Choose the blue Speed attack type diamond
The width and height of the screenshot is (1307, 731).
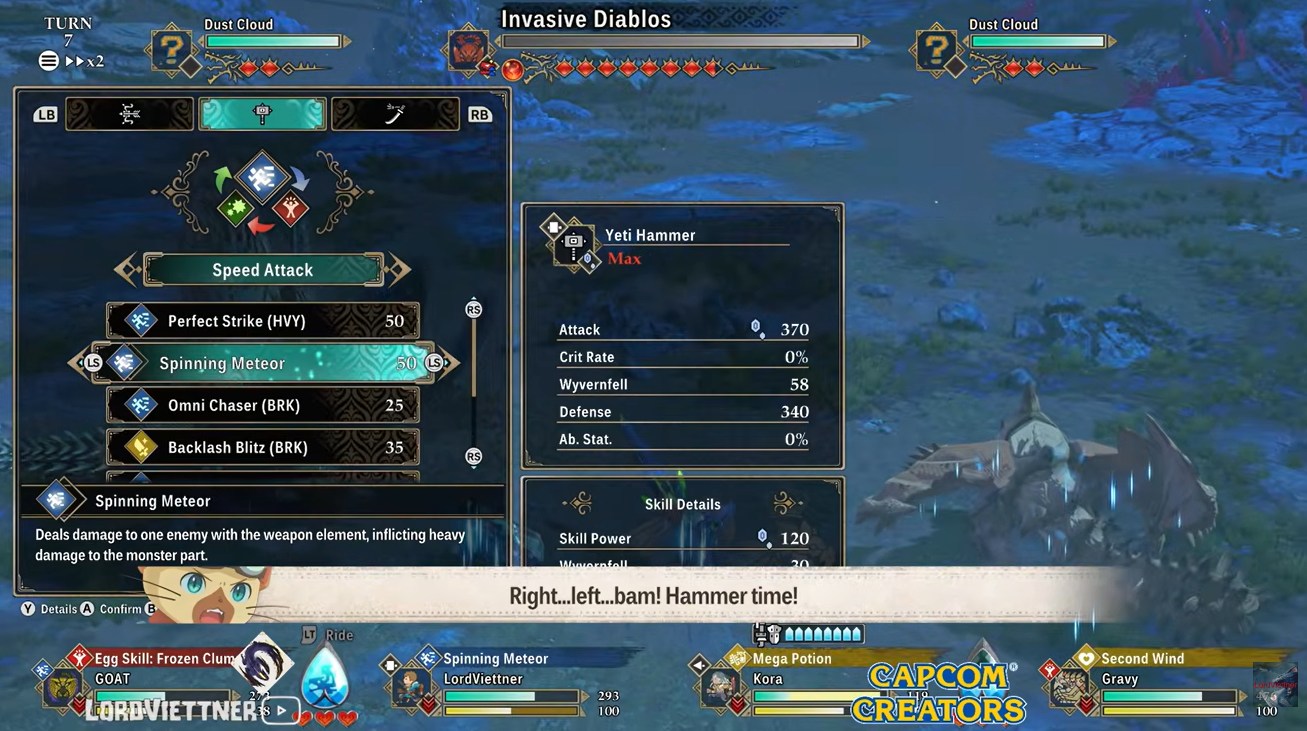(x=263, y=177)
